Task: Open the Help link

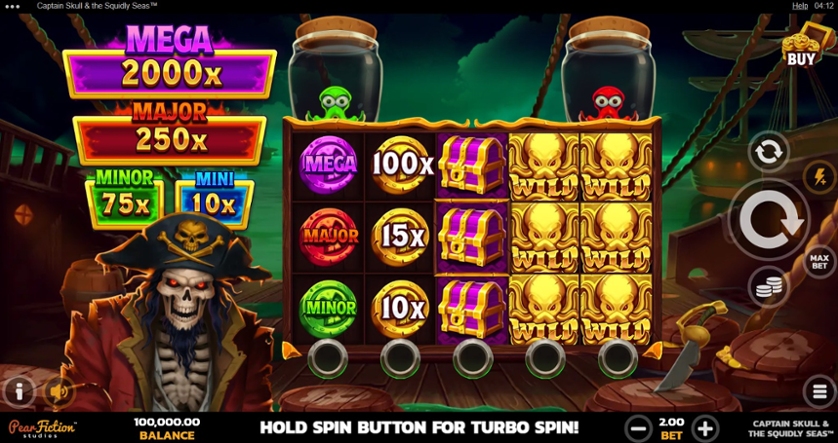Action: [800, 6]
